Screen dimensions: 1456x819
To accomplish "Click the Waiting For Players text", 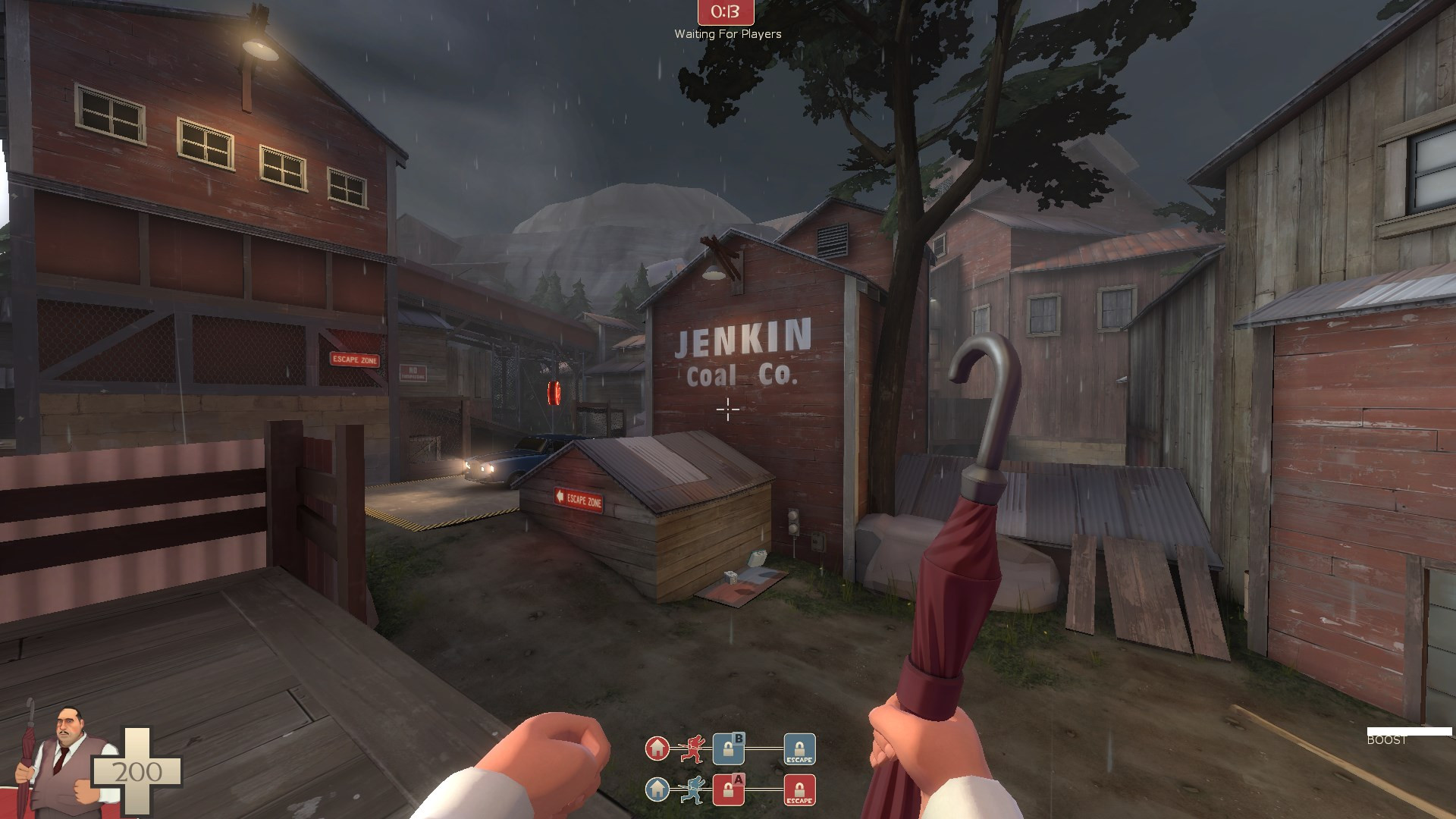I will coord(727,34).
